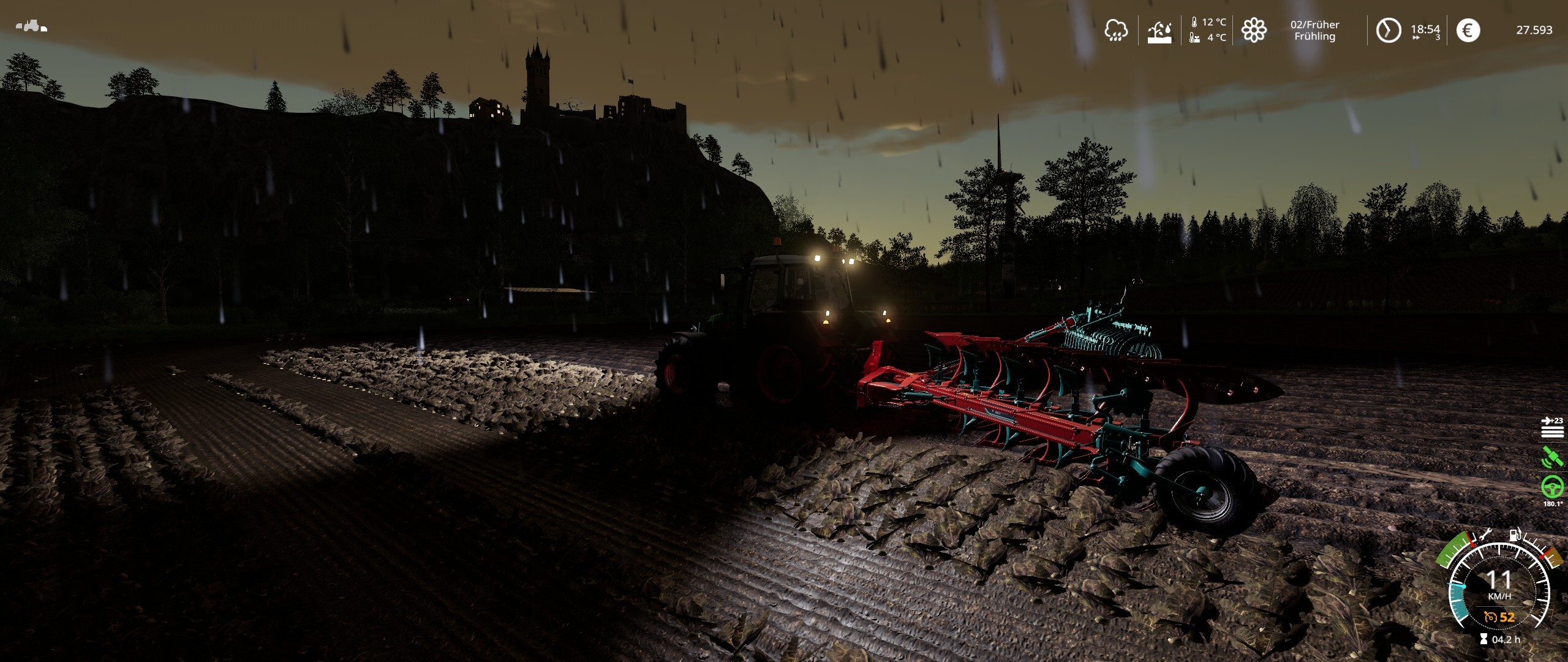Select the soil moisture plant icon
This screenshot has height=662, width=1568.
(1159, 31)
